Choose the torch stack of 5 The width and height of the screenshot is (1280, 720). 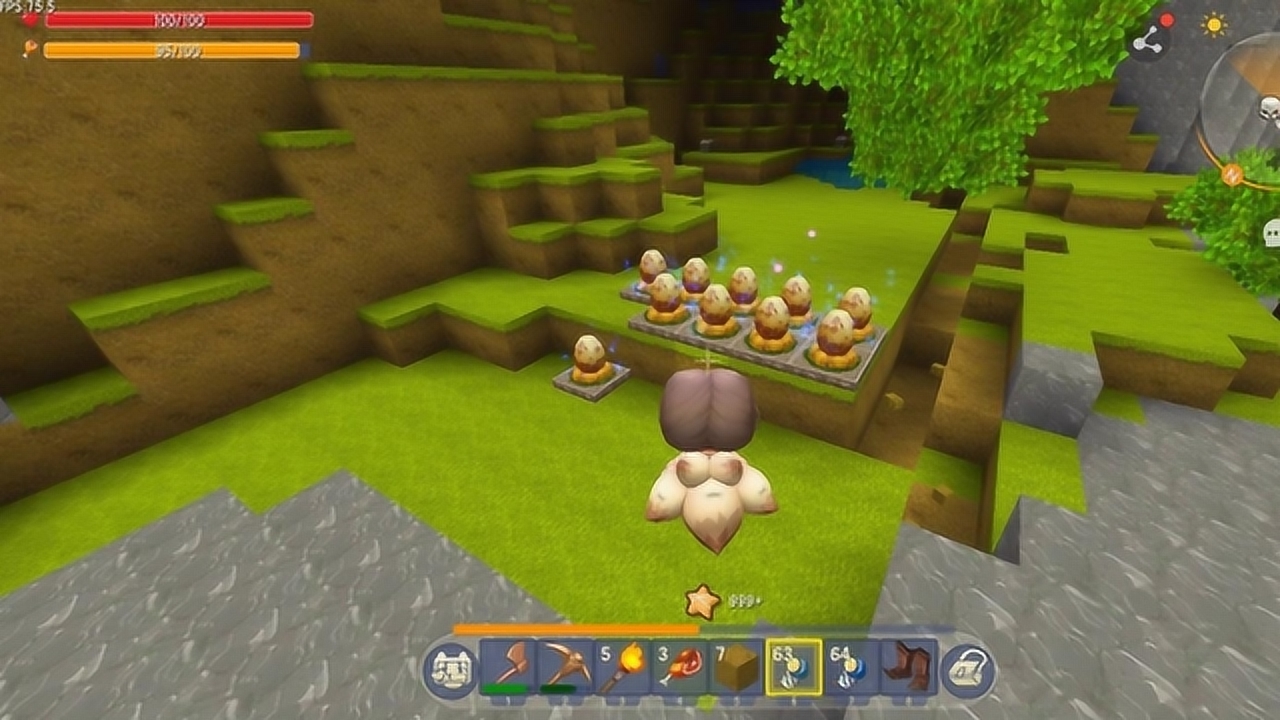622,667
